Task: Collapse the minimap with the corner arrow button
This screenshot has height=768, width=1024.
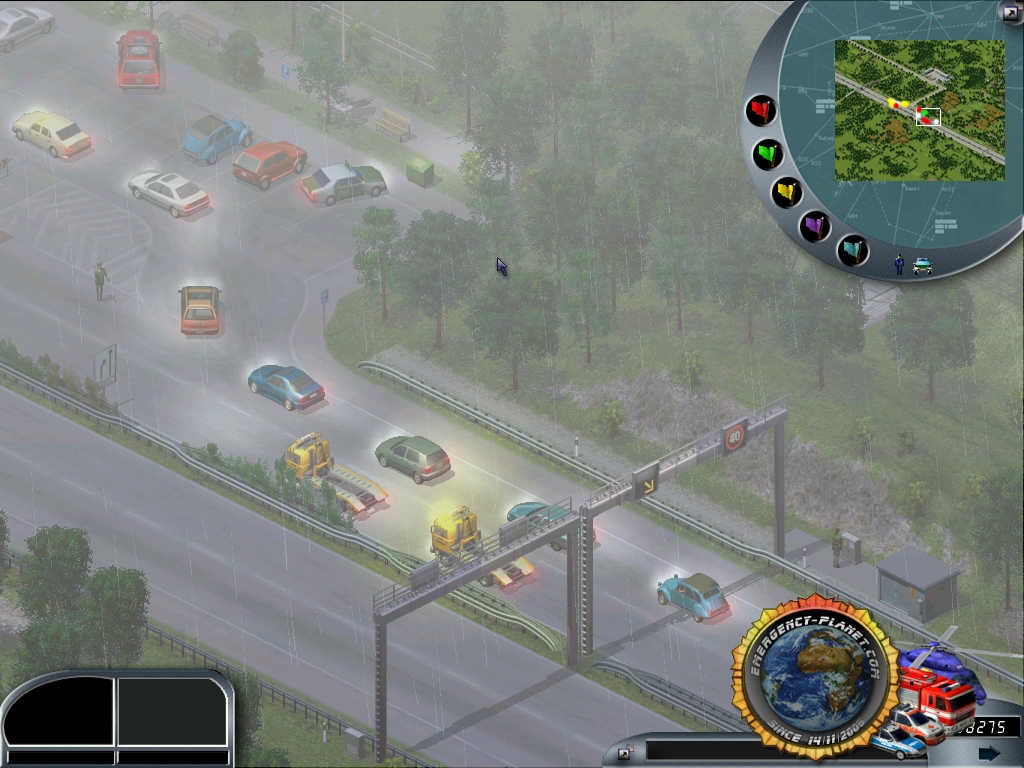Action: point(1010,12)
